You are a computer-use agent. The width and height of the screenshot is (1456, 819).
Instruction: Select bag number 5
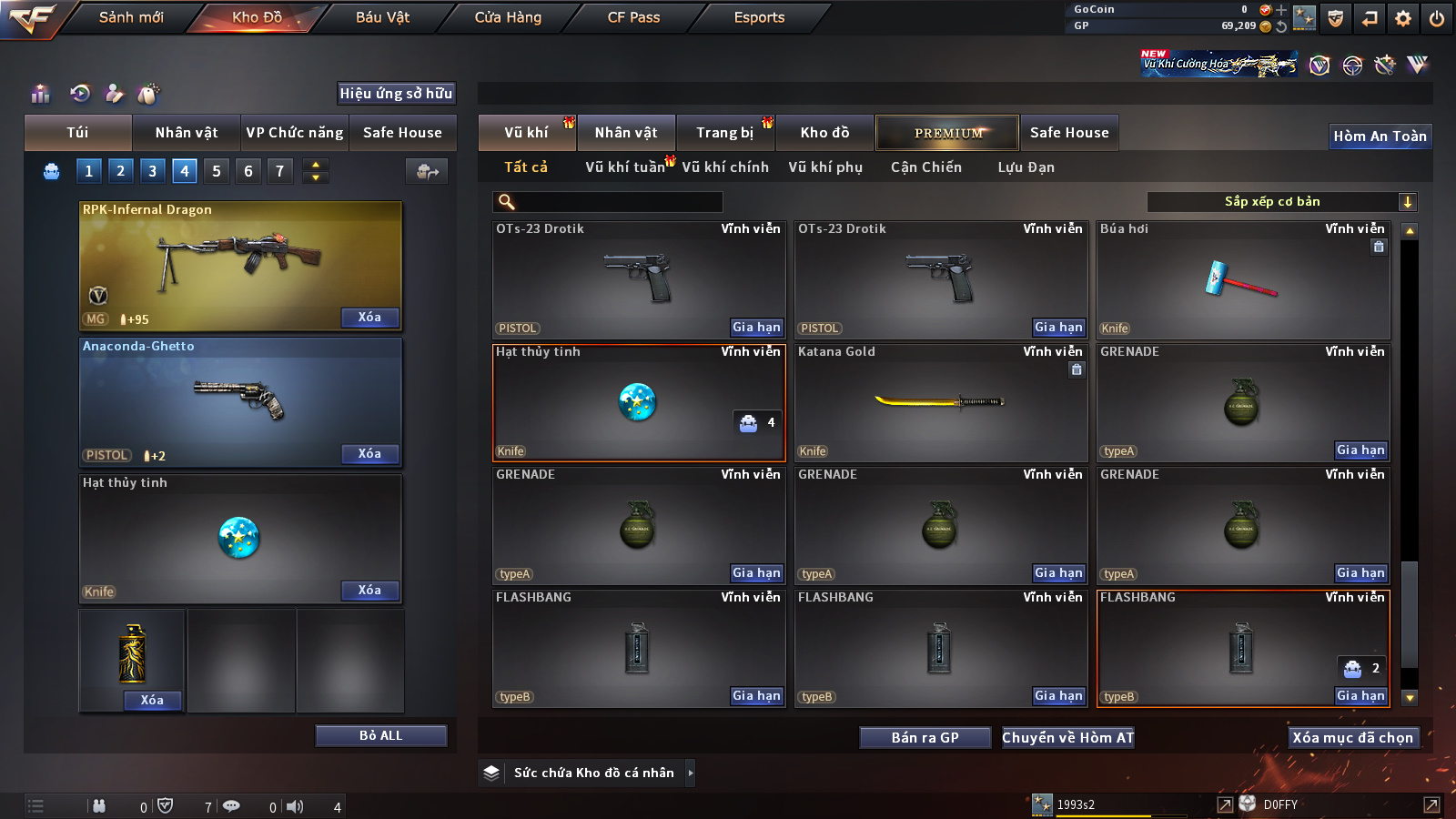217,171
